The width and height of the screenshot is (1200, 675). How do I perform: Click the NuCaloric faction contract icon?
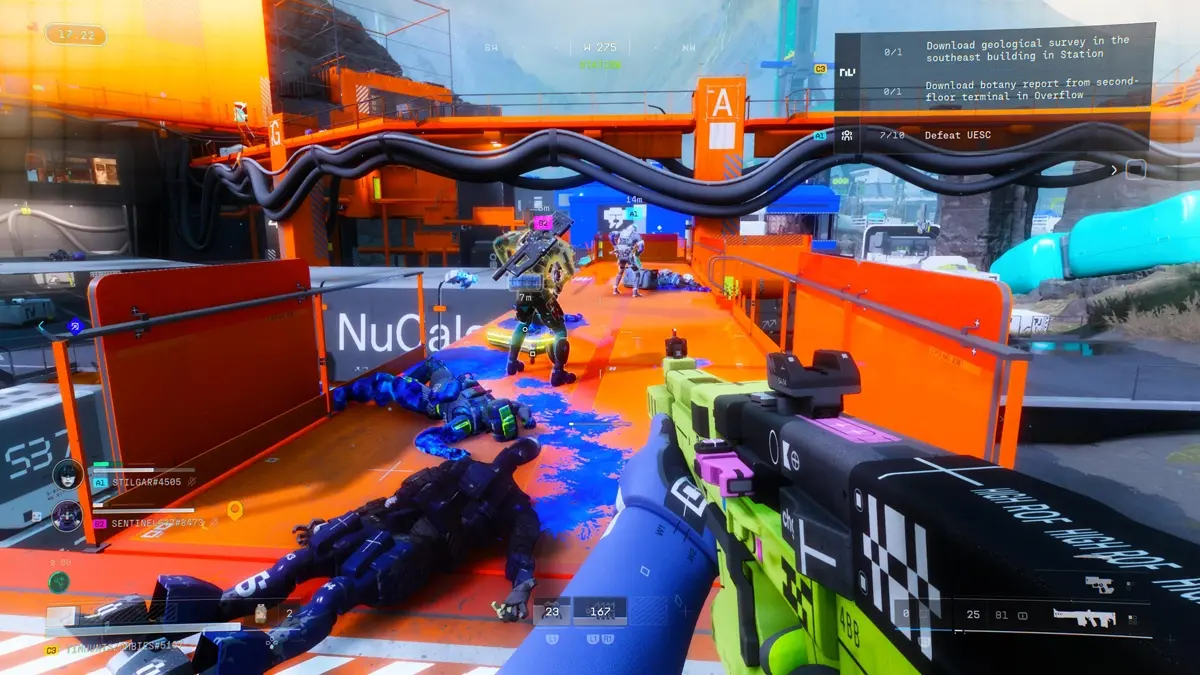click(848, 71)
